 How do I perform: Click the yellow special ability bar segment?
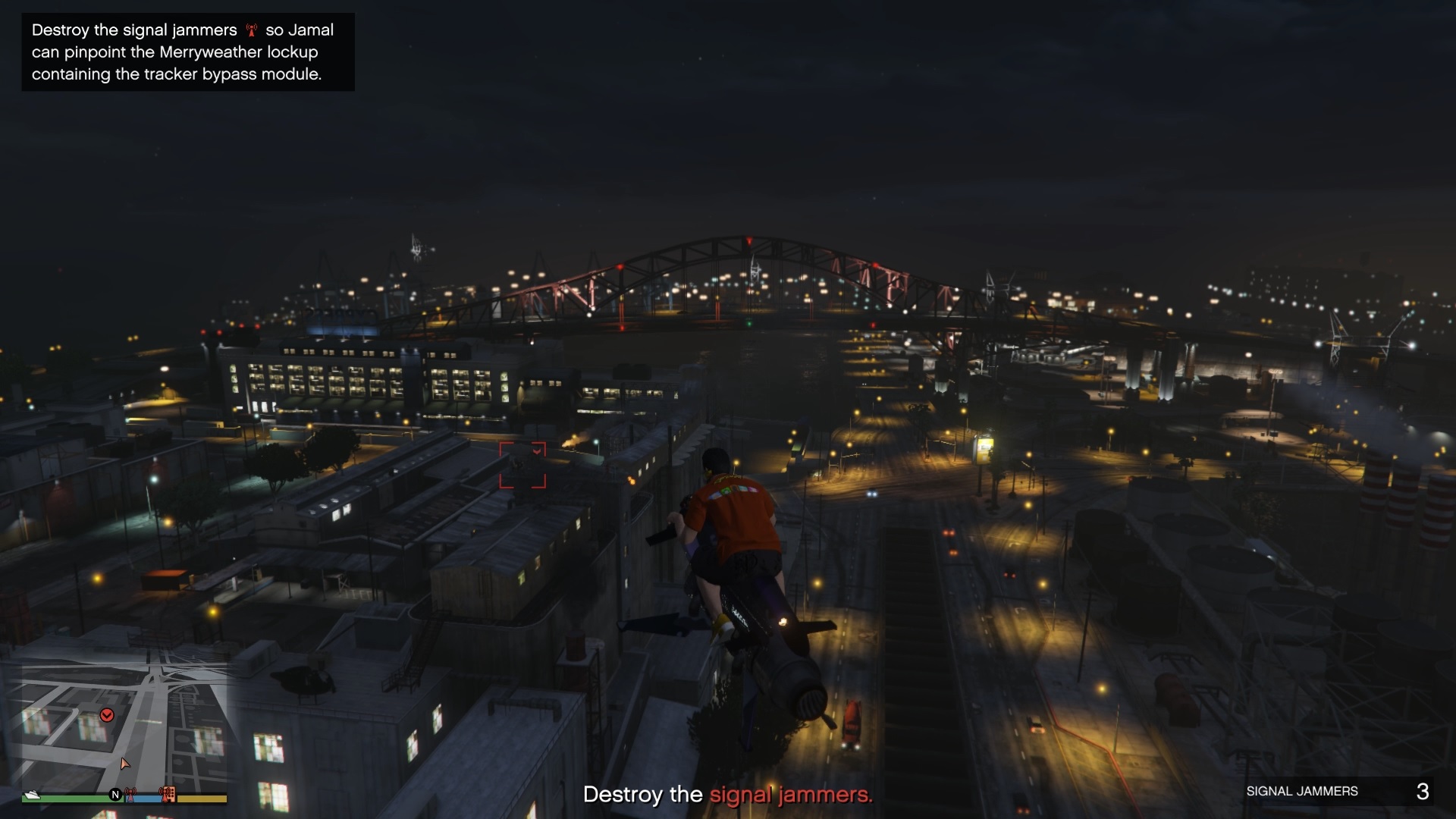201,798
